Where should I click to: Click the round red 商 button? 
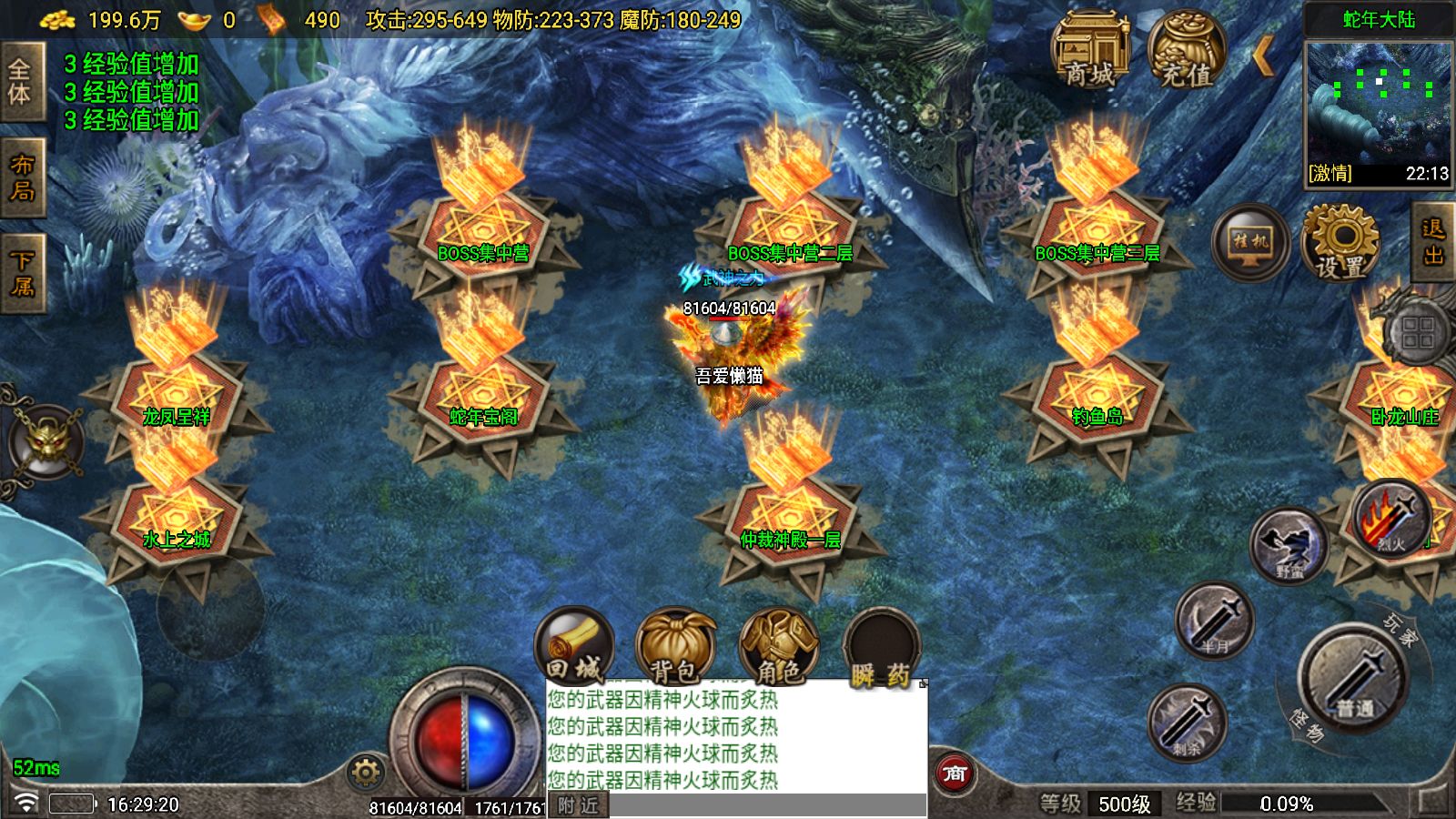click(x=955, y=773)
